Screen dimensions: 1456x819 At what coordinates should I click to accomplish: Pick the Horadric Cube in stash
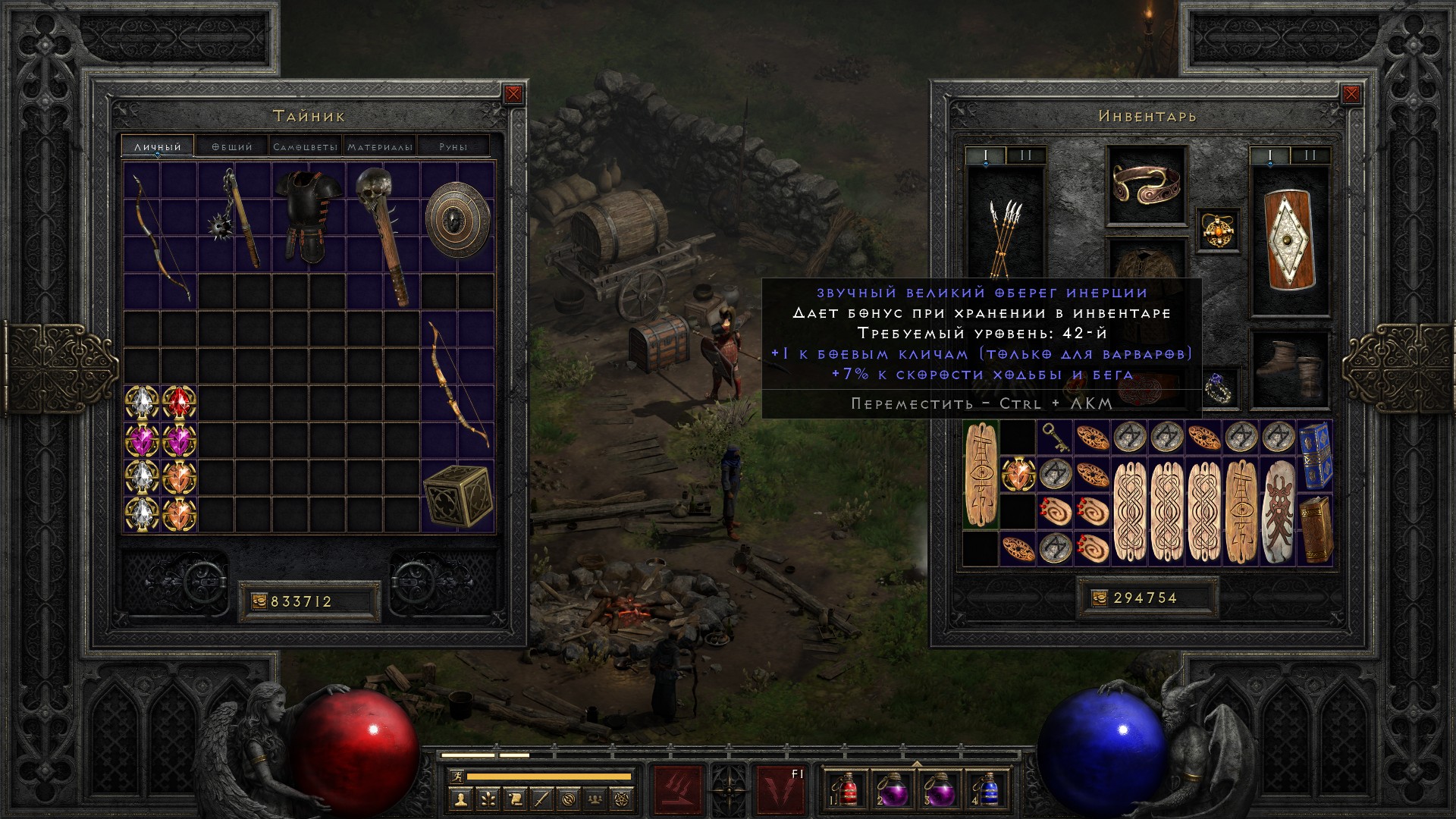457,496
